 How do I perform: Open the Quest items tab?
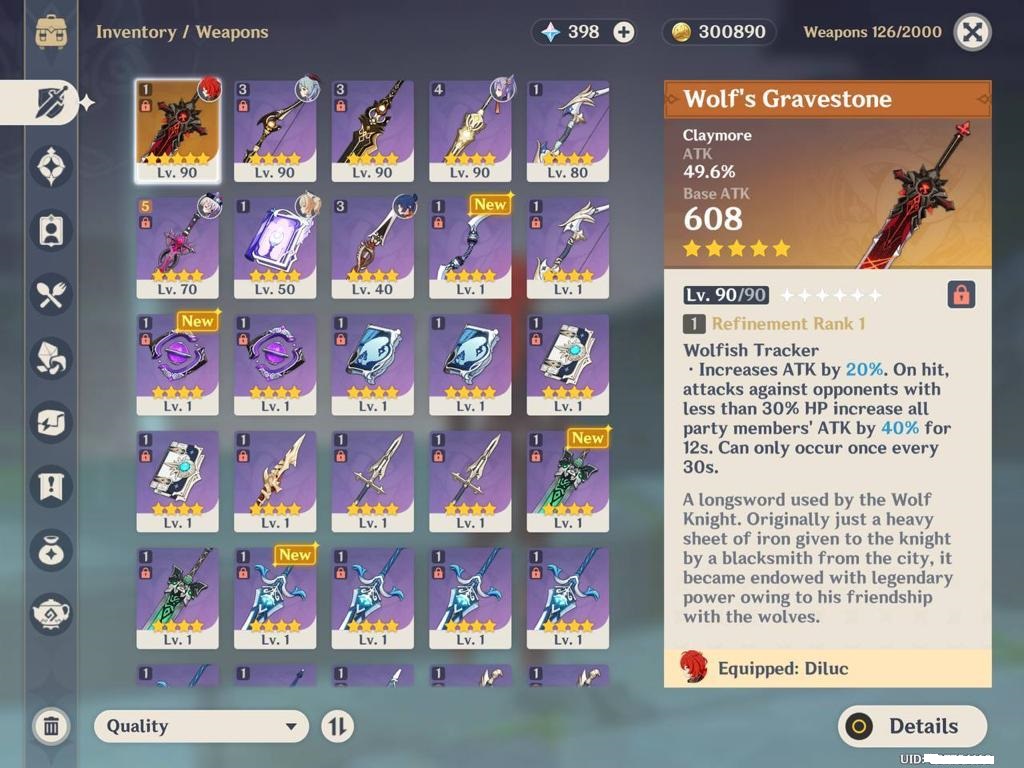[x=52, y=487]
